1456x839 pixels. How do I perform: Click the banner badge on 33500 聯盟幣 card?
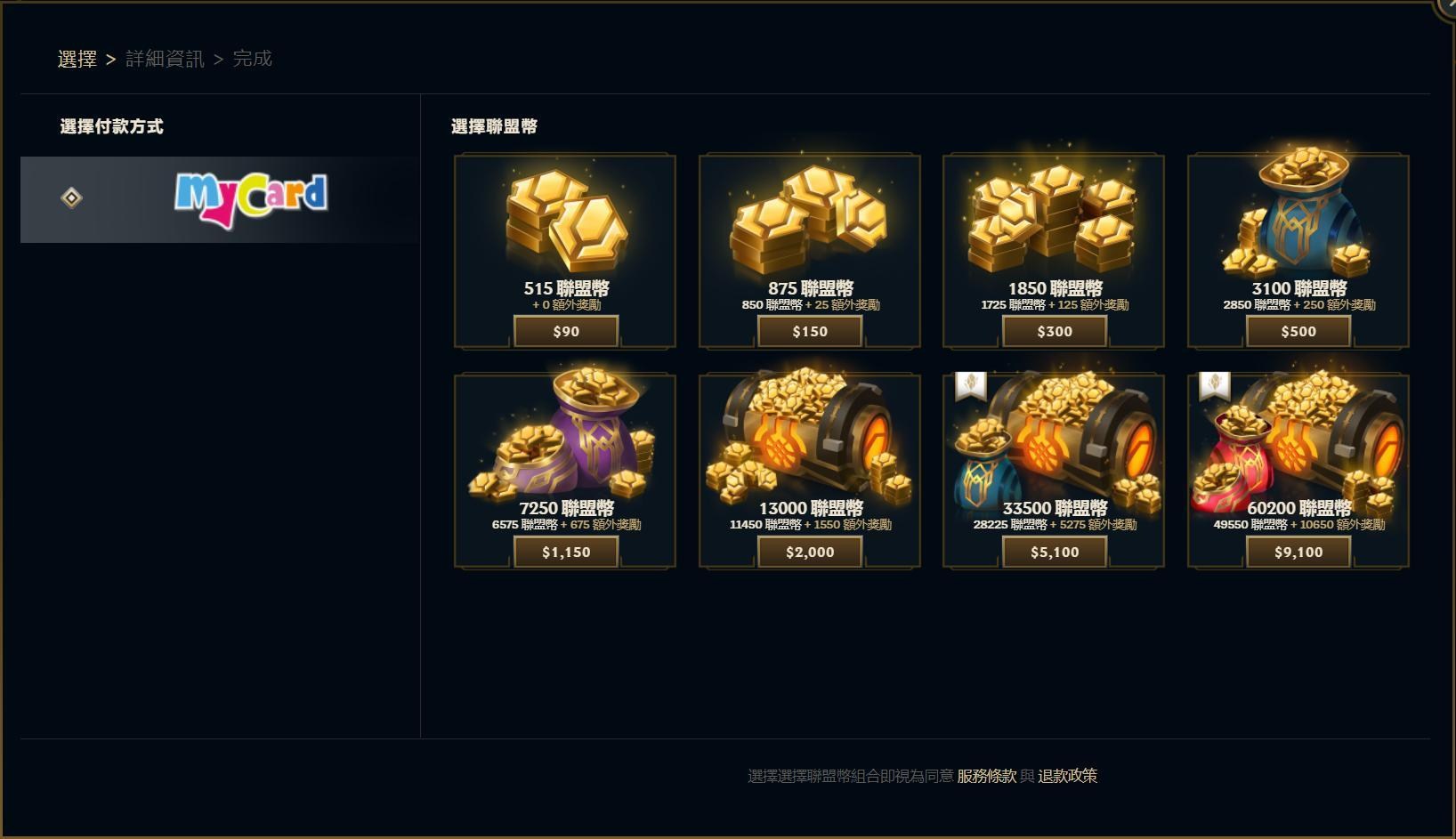tap(972, 384)
